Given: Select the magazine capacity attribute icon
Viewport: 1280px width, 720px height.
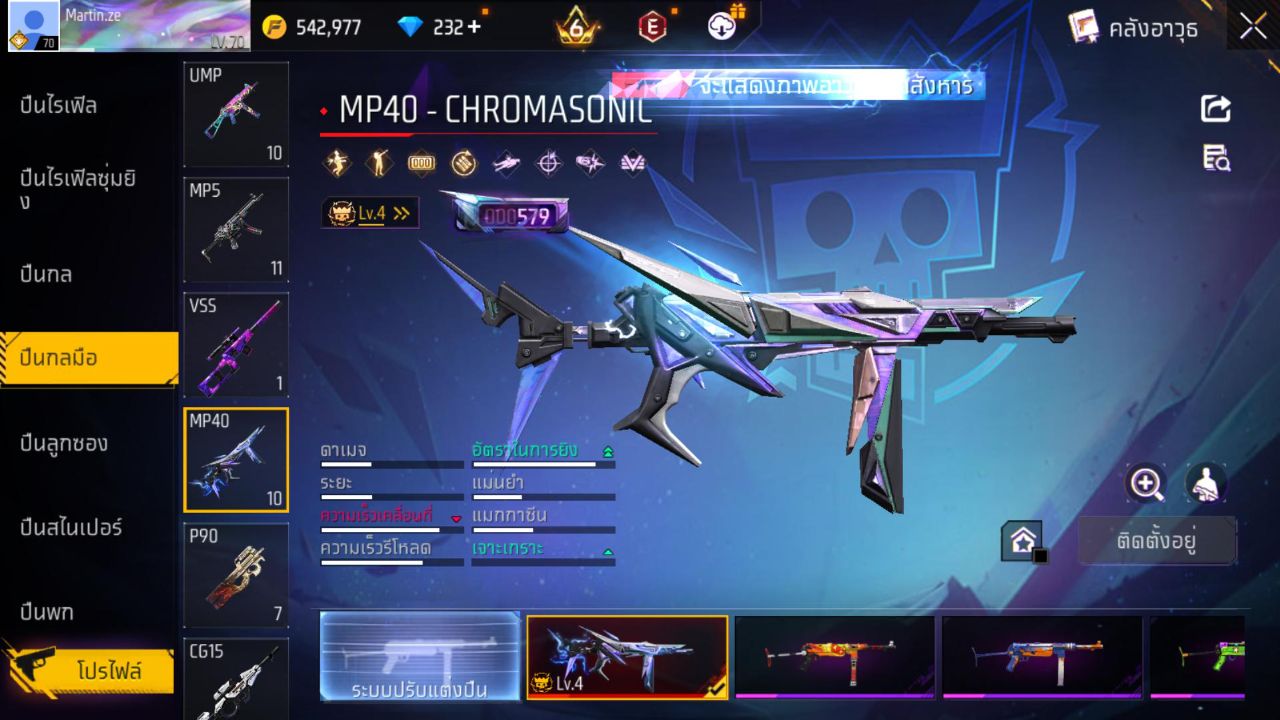Looking at the screenshot, I should tap(421, 162).
